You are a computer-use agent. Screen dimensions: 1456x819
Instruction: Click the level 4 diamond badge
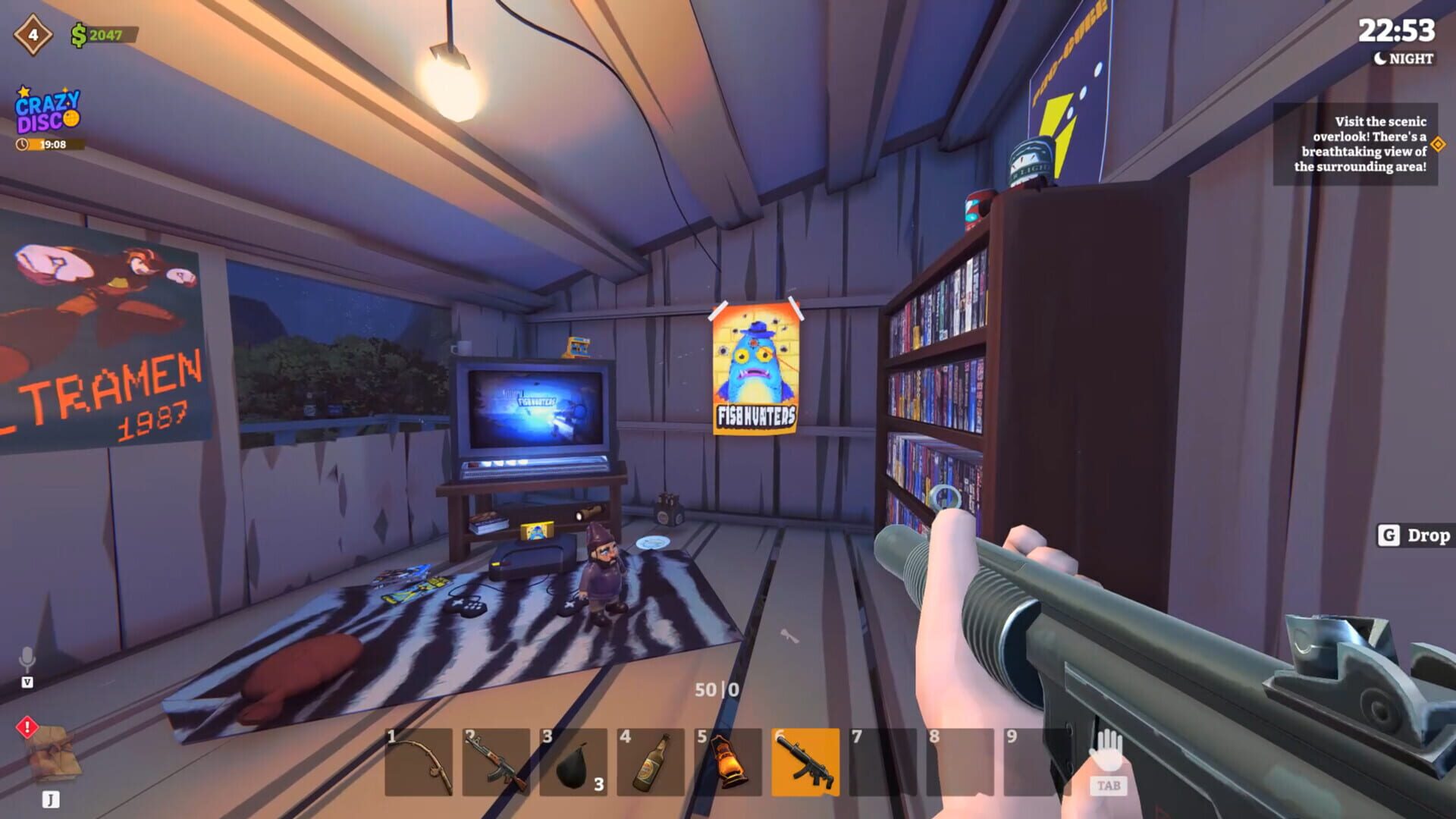[x=33, y=33]
